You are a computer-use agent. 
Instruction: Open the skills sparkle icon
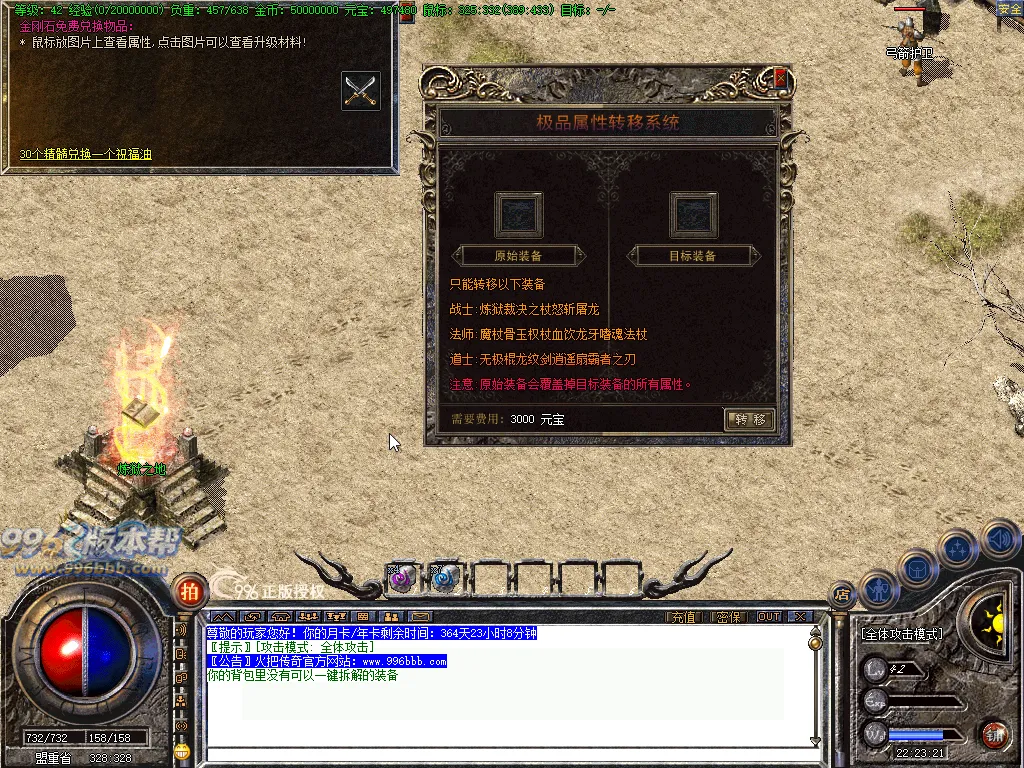click(x=957, y=548)
